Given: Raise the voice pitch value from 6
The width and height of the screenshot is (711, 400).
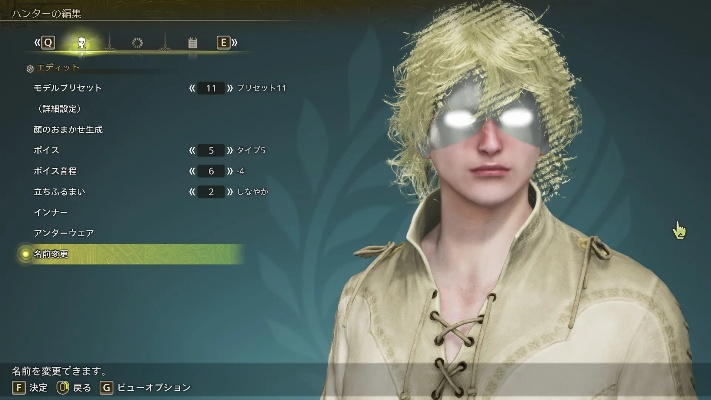Looking at the screenshot, I should pyautogui.click(x=229, y=170).
